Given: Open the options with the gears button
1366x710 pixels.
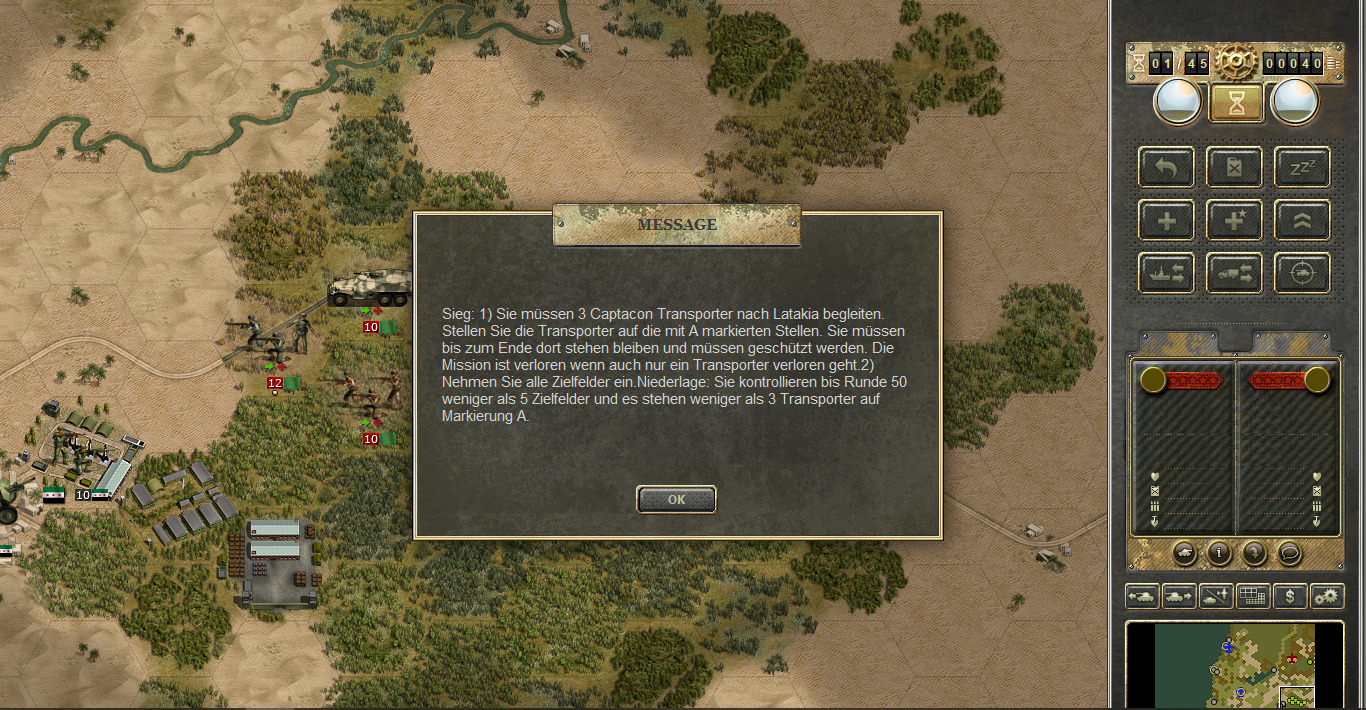Looking at the screenshot, I should tap(1327, 596).
